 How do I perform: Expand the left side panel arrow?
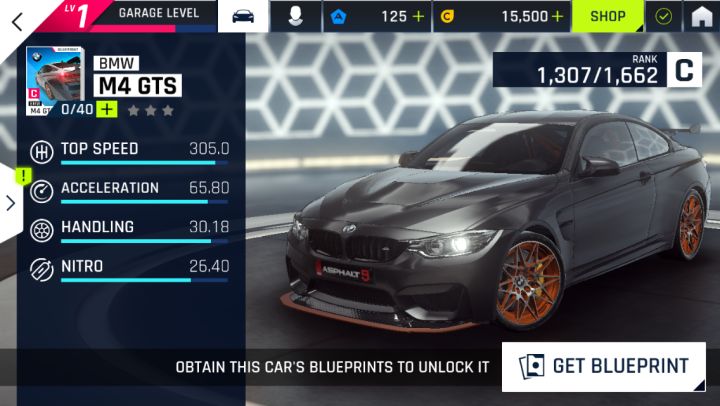pyautogui.click(x=10, y=203)
